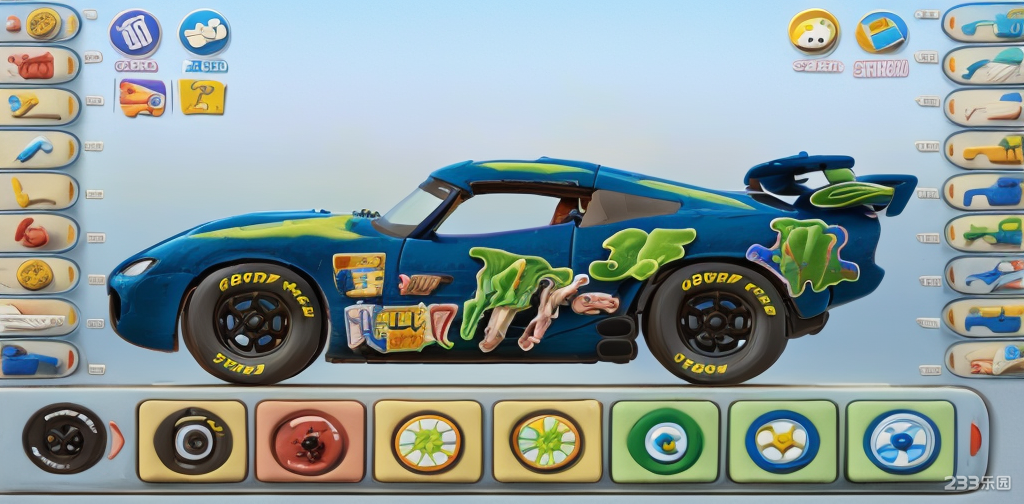Viewport: 1024px width, 504px height.
Task: Select the dark blue part tab at bottom left
Action: click(x=38, y=359)
